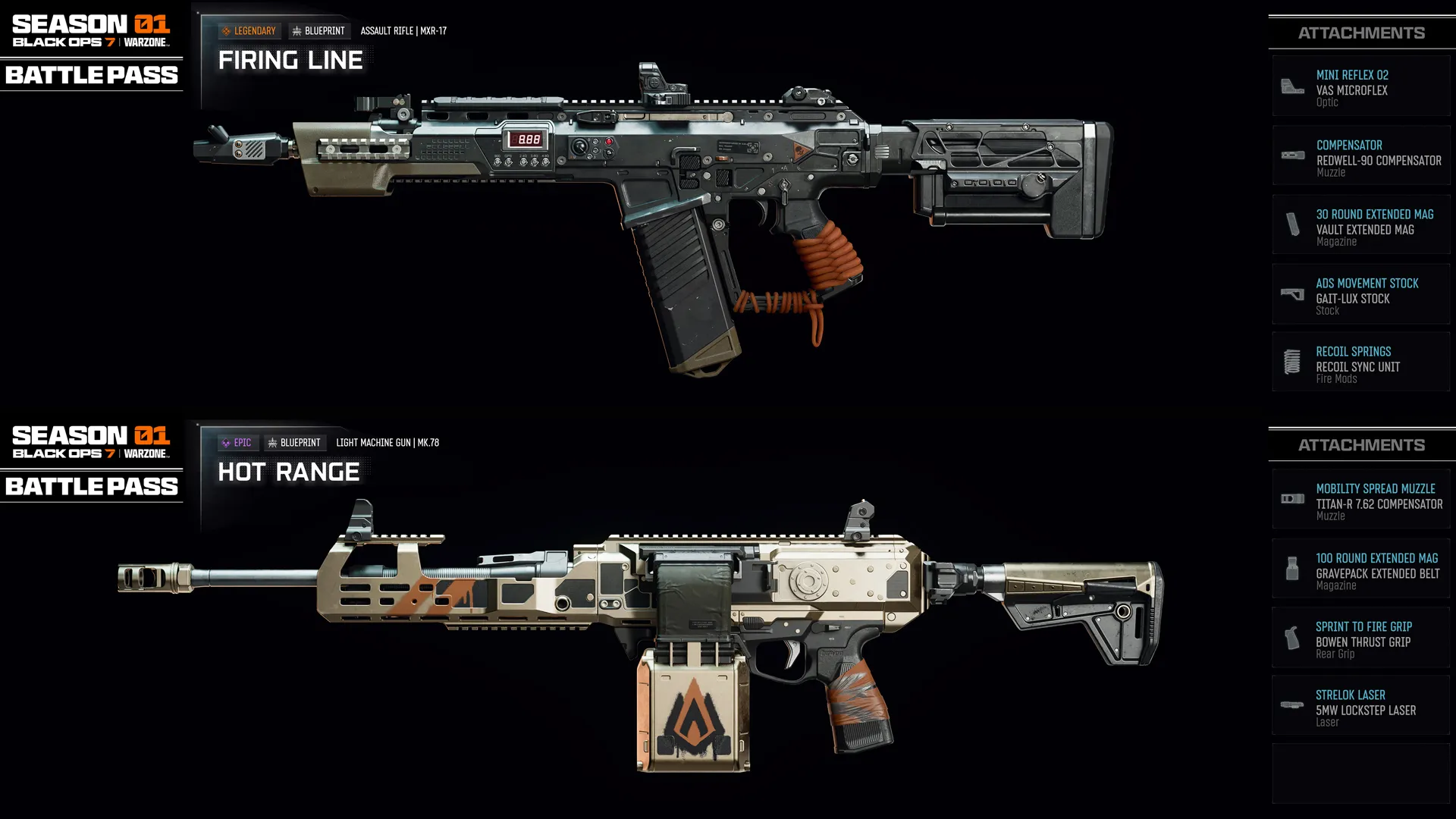Switch to the Light Machine Gun MK.78 label
The height and width of the screenshot is (819, 1456).
click(x=388, y=442)
